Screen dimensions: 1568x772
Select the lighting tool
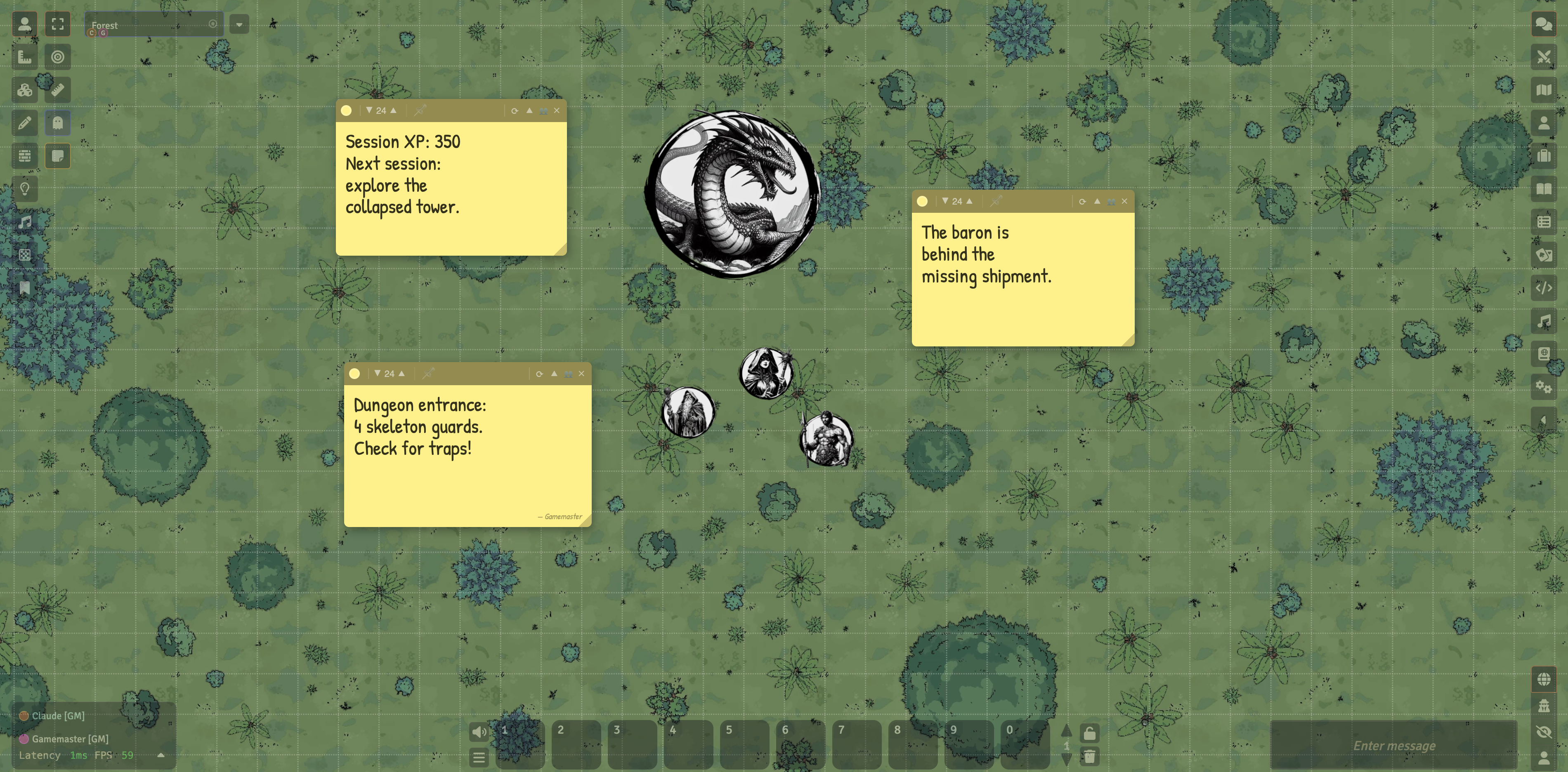(24, 189)
